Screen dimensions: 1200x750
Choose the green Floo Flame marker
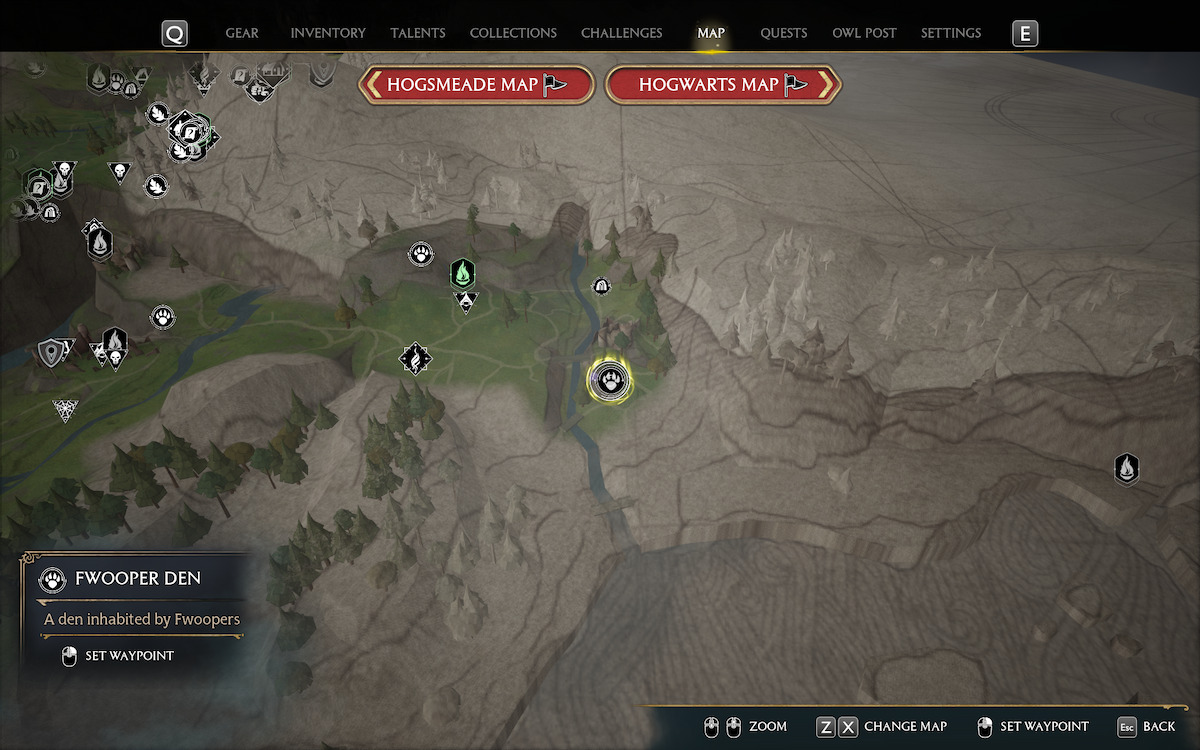[462, 272]
